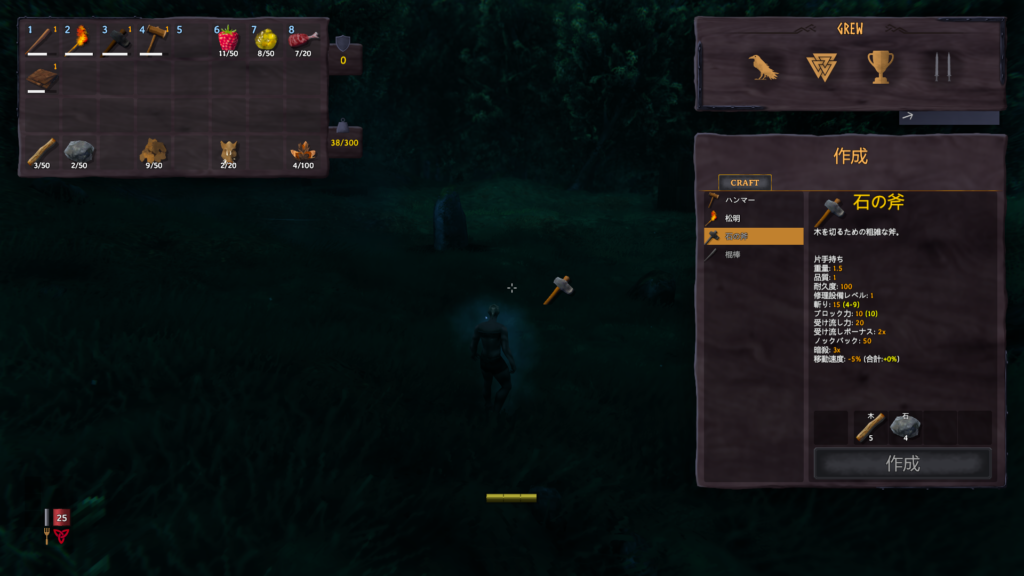This screenshot has width=1024, height=576.
Task: Toggle PvP with the crossed swords icon
Action: coord(938,67)
